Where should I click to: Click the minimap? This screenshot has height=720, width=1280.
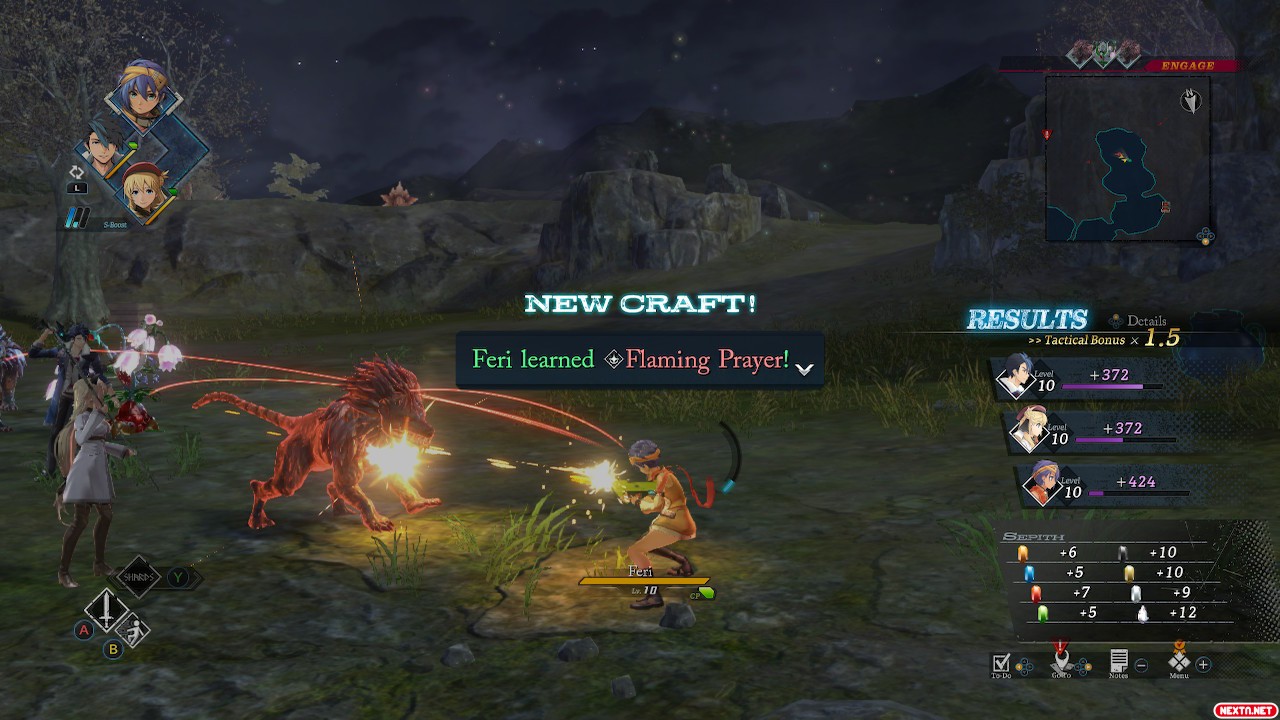point(1127,159)
